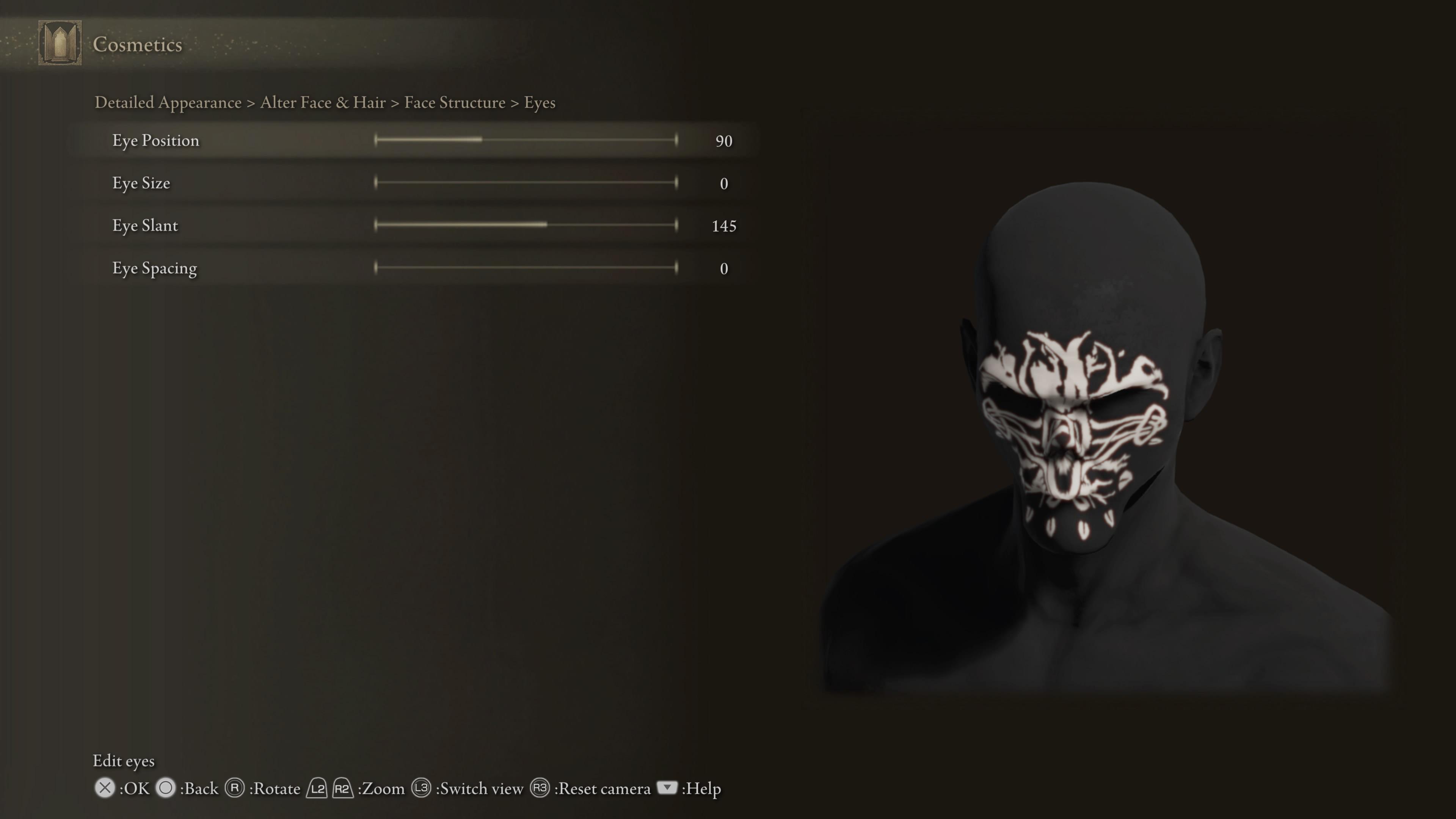The height and width of the screenshot is (819, 1456).
Task: Open the Face Structure breadcrumb entry
Action: pos(454,102)
